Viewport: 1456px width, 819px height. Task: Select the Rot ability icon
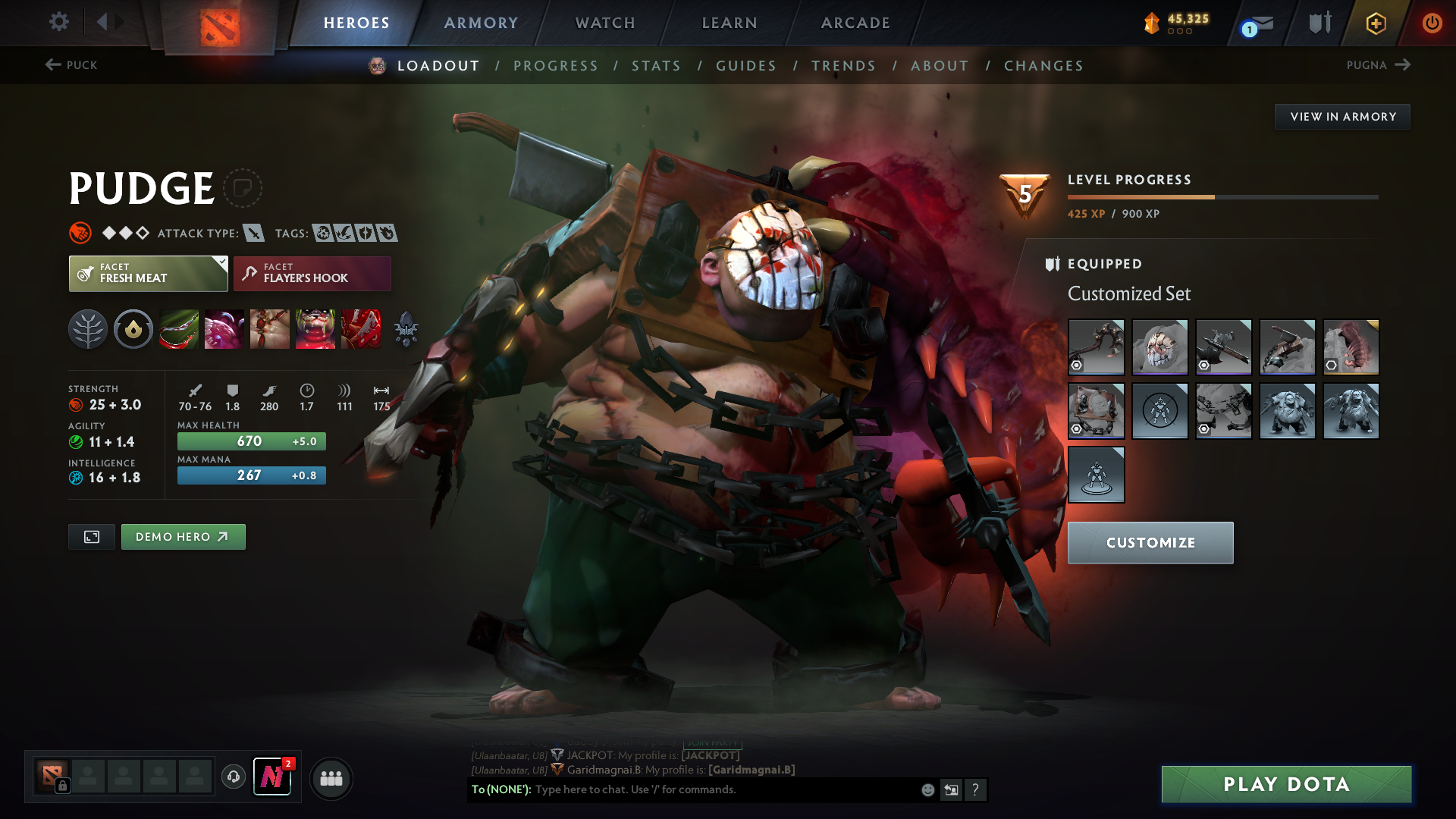coord(224,328)
